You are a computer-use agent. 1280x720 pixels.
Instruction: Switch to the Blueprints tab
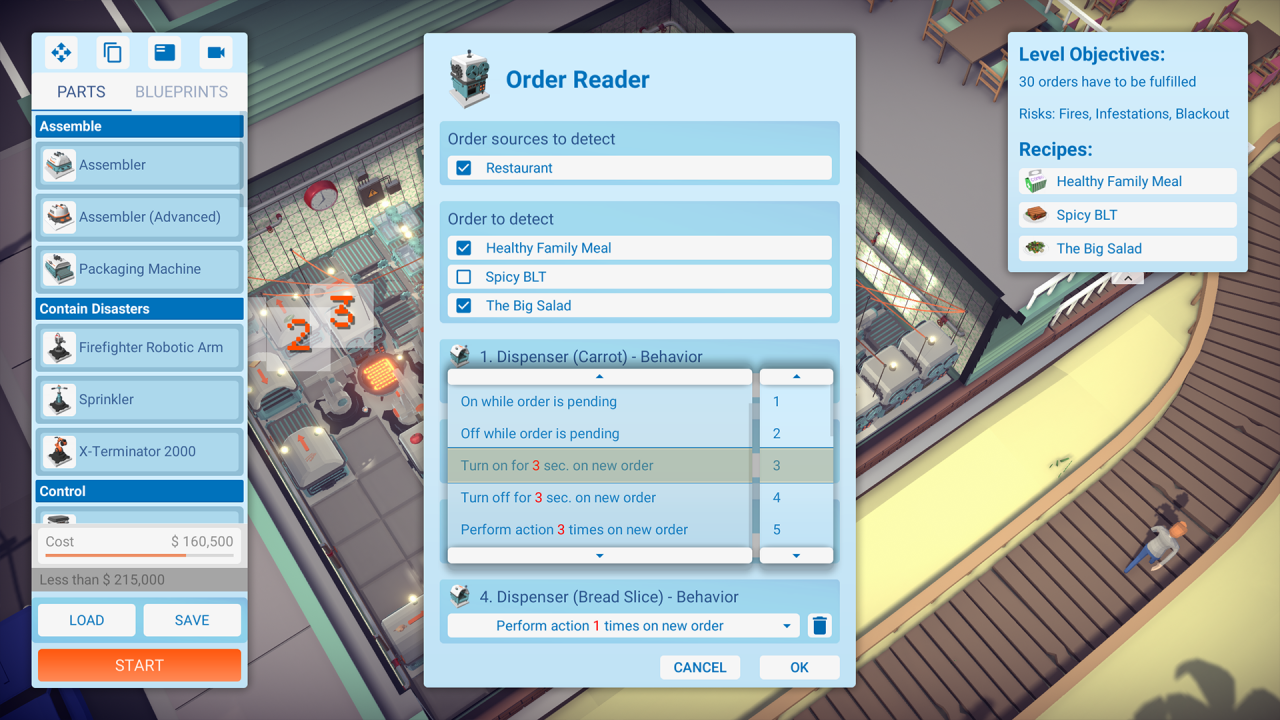coord(181,92)
